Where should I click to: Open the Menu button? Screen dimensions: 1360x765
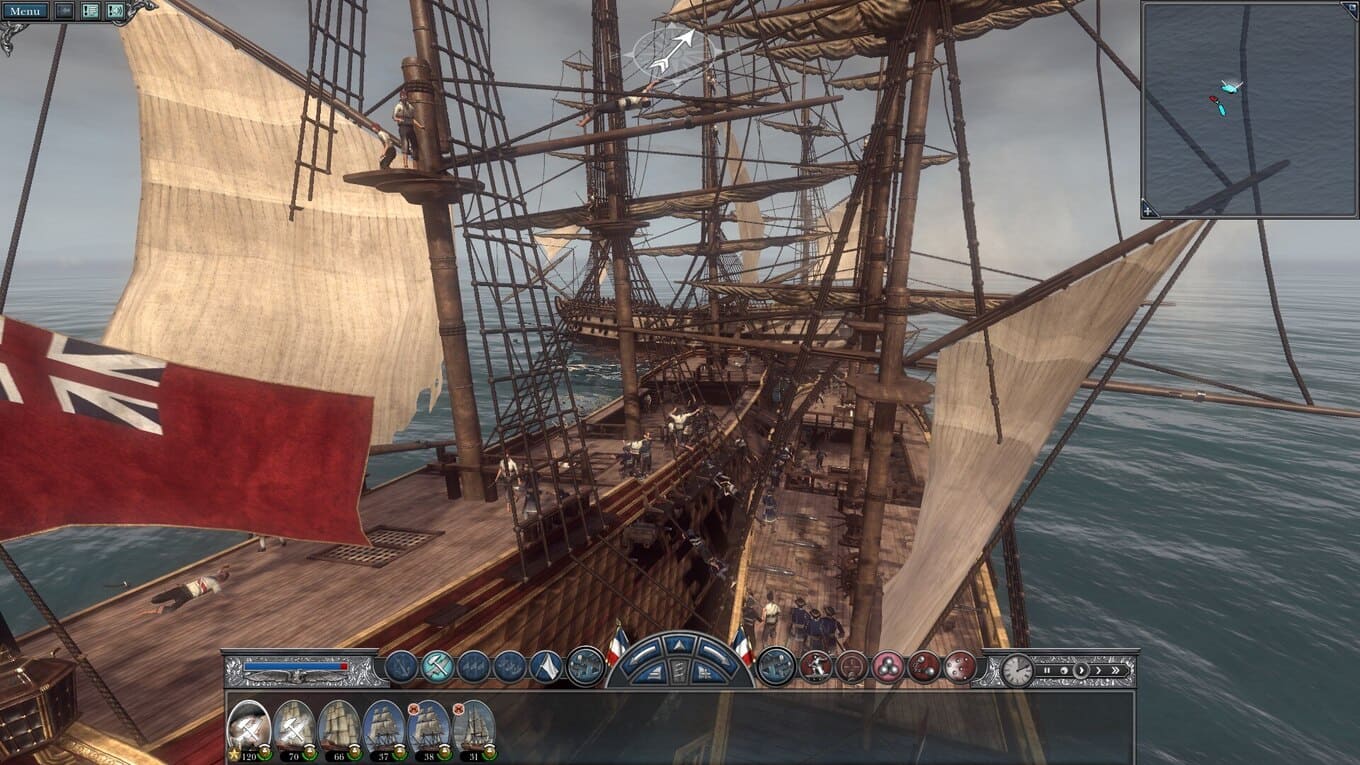tap(25, 11)
